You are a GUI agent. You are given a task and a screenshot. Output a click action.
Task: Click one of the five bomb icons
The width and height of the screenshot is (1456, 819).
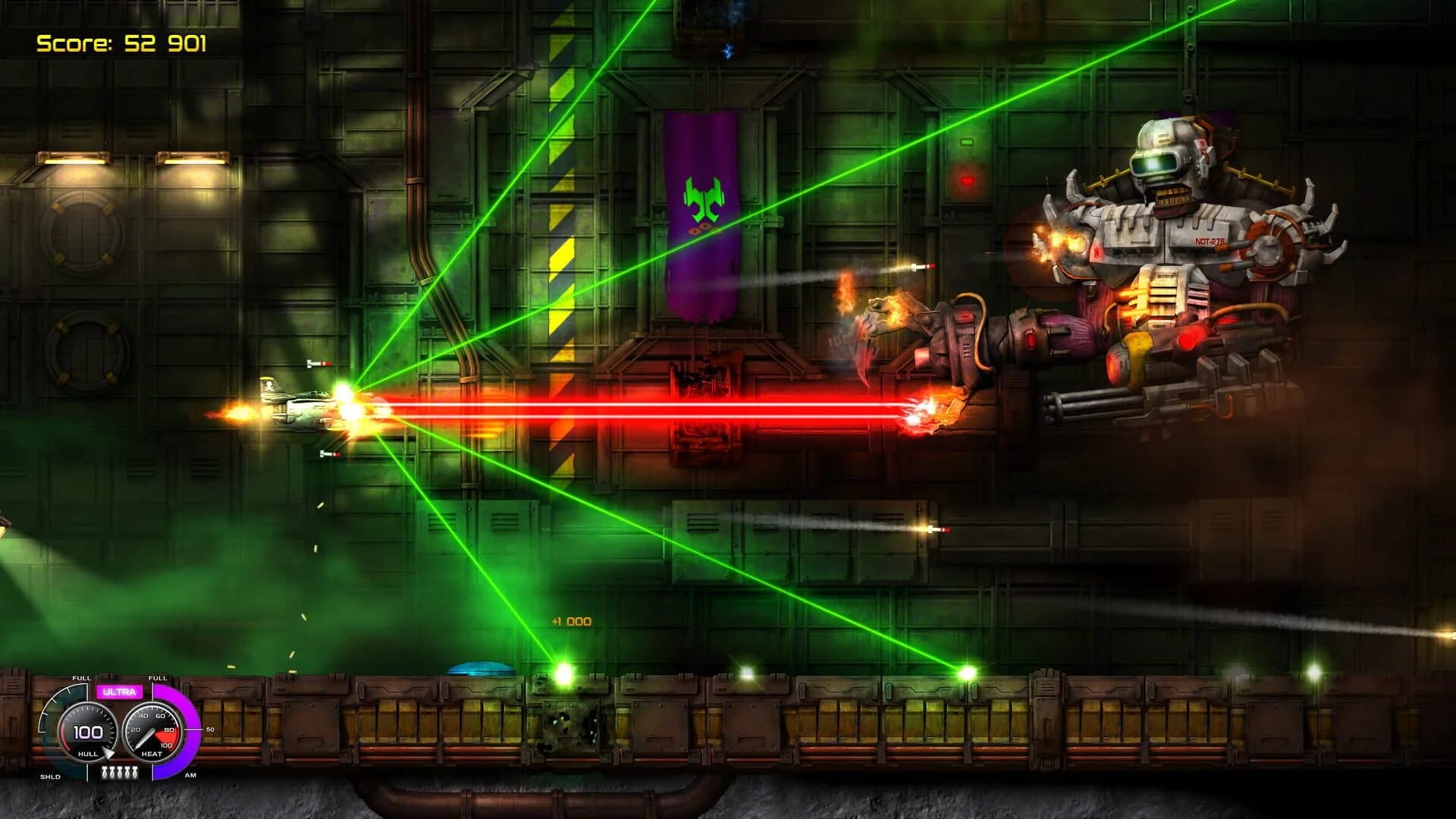tap(120, 772)
